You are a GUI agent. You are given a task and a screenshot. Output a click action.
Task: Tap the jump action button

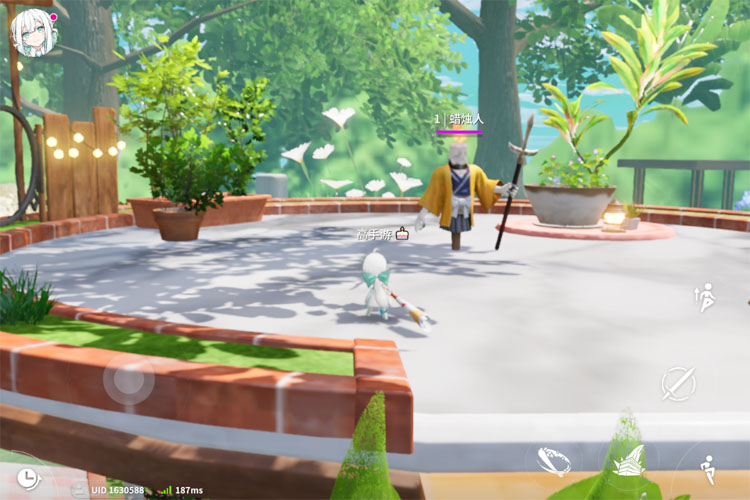pos(705,296)
